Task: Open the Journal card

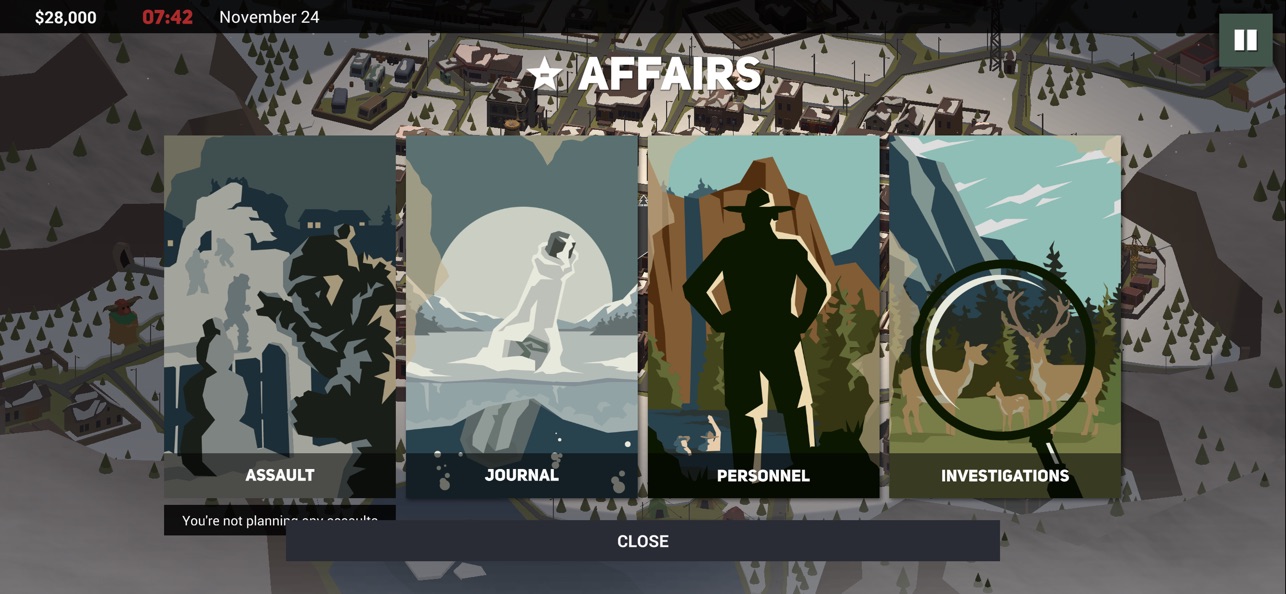Action: pos(522,316)
